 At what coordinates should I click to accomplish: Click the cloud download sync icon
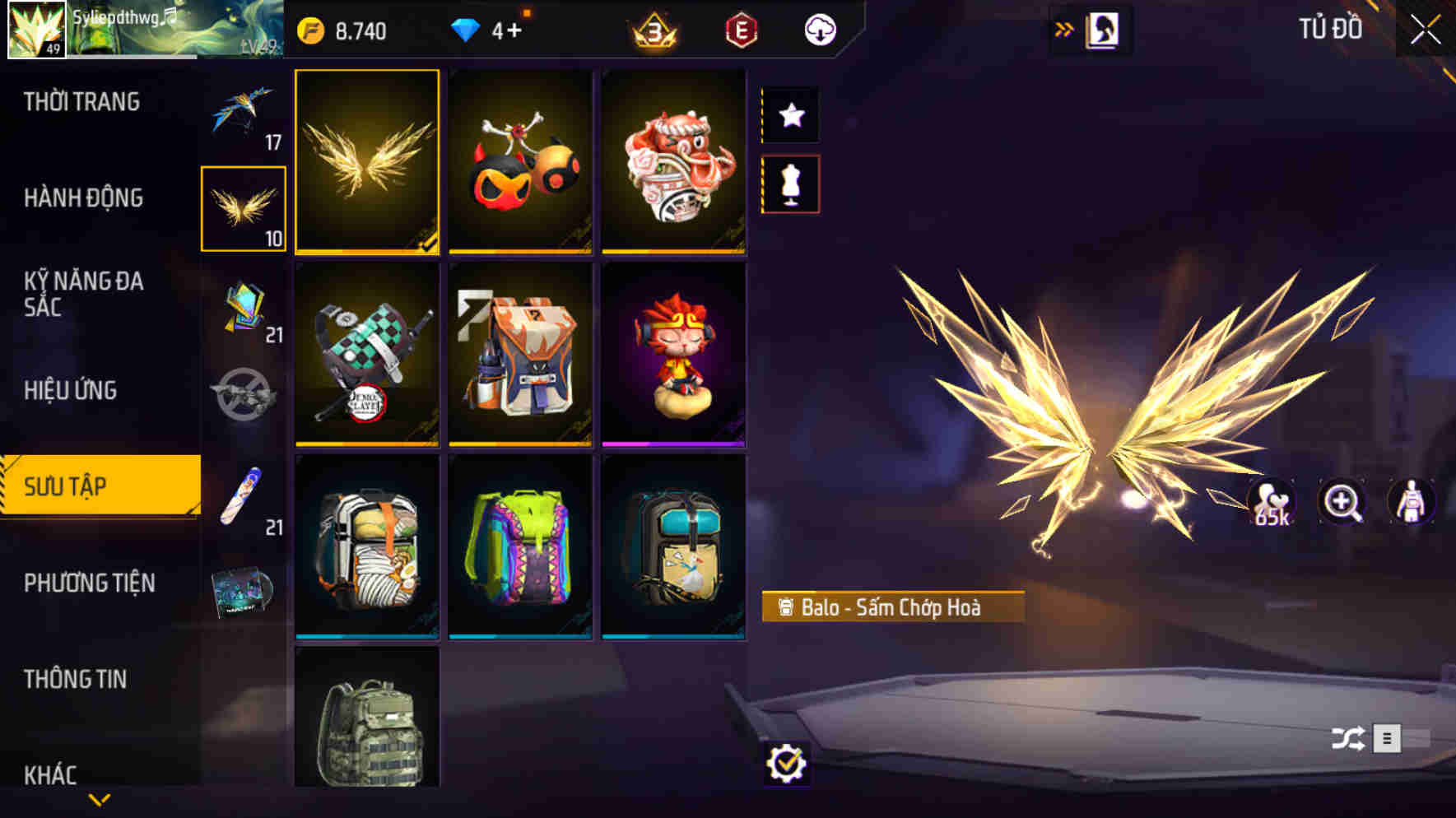pos(820,30)
